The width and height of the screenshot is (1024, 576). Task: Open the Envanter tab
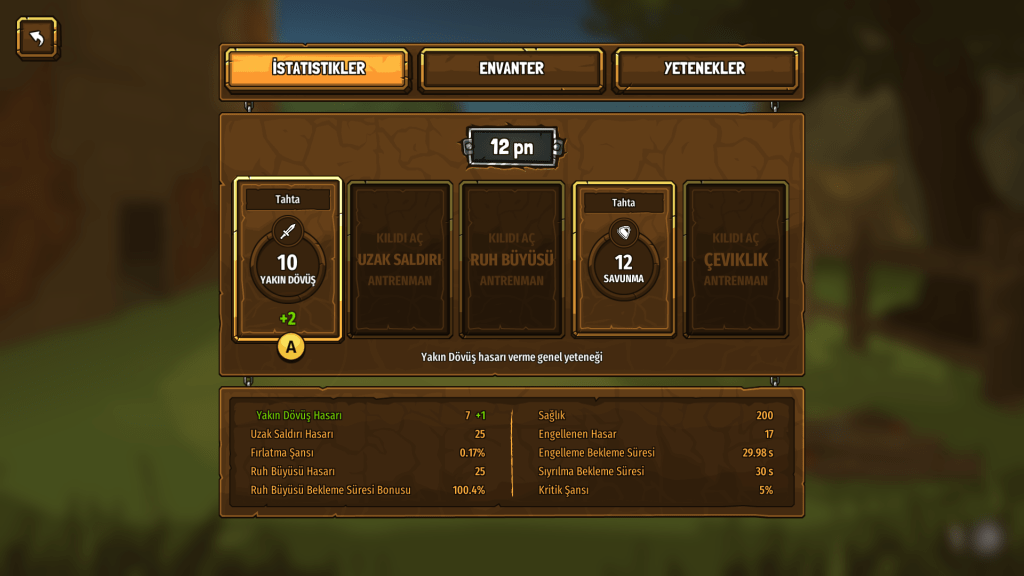click(511, 69)
